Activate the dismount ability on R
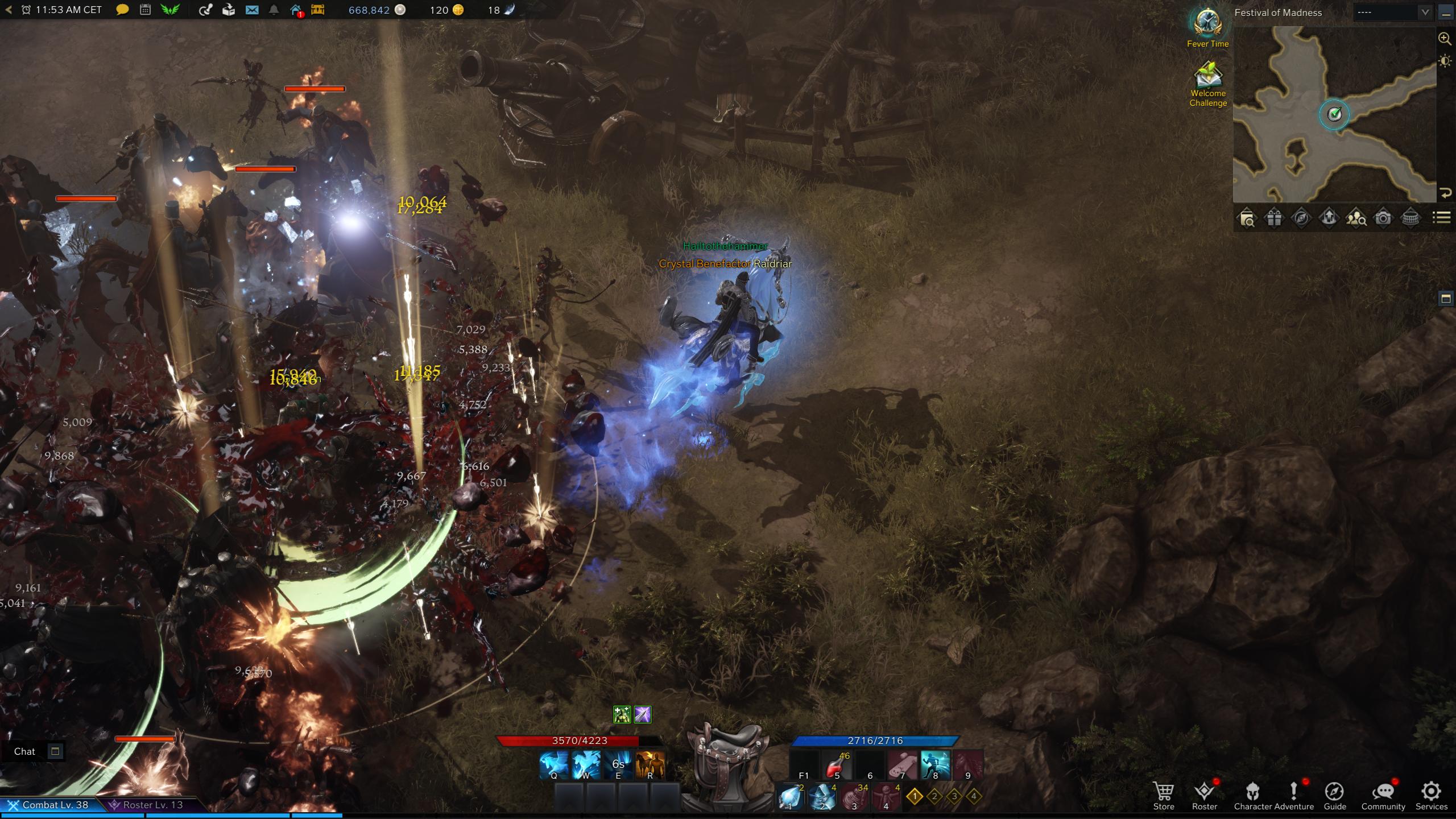 pos(650,764)
